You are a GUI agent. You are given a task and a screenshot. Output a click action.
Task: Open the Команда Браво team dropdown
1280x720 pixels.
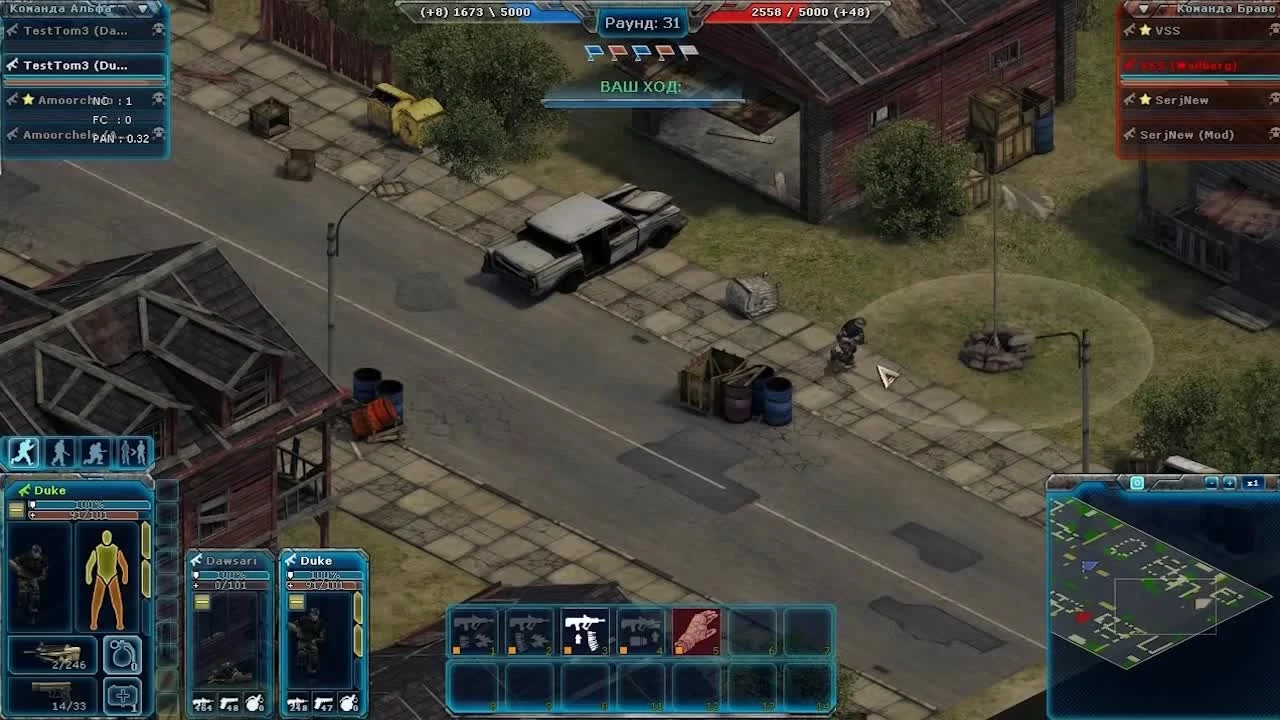click(1141, 8)
